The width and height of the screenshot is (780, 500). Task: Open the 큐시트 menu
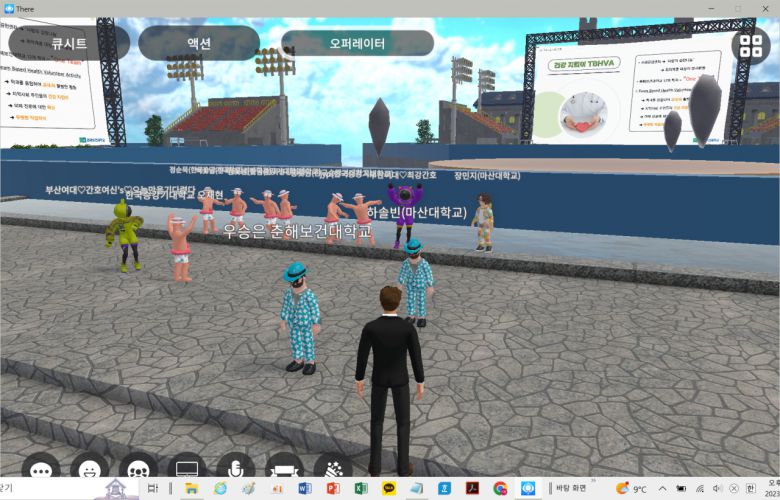[x=69, y=44]
